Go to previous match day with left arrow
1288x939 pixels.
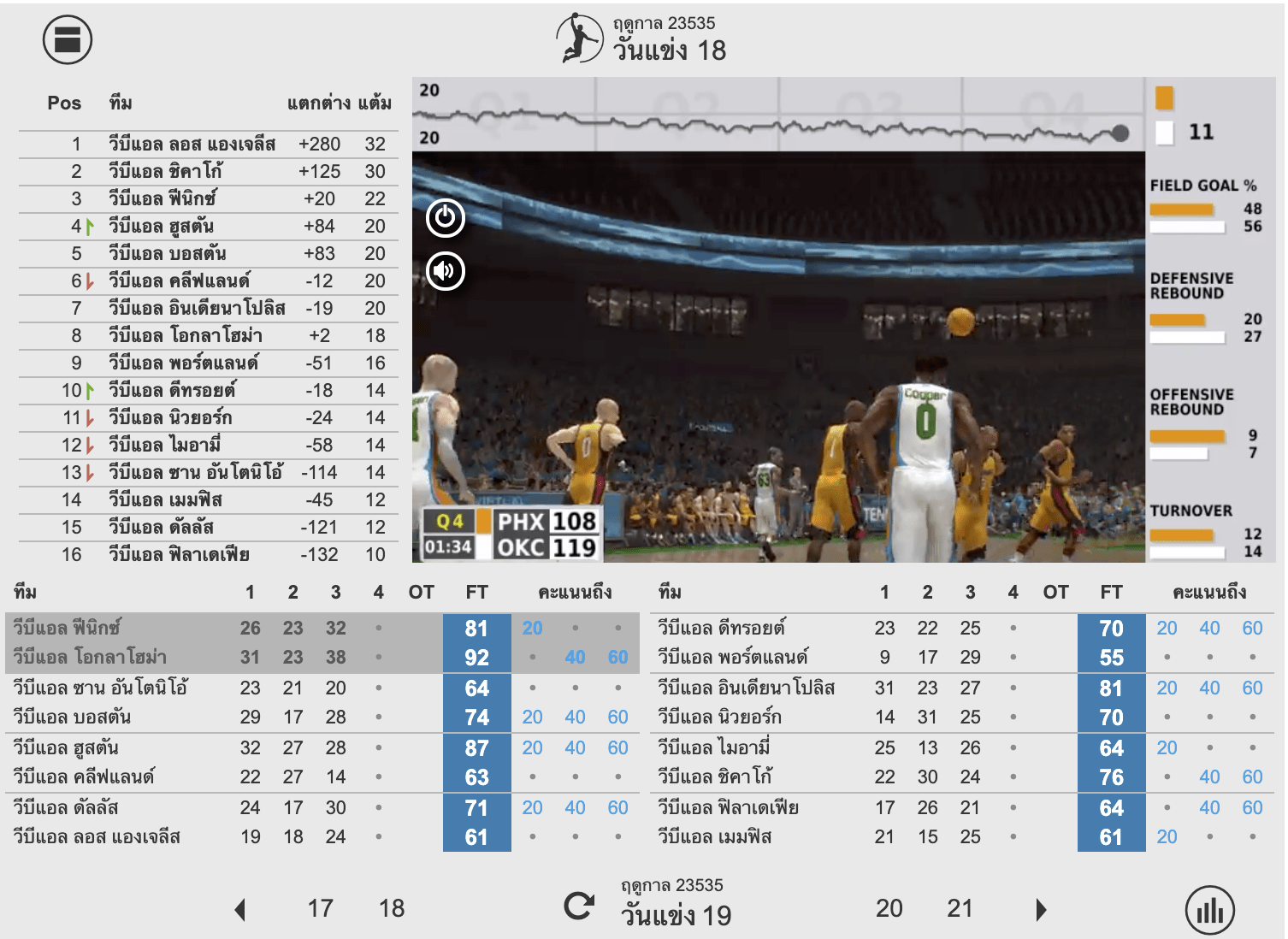(242, 909)
